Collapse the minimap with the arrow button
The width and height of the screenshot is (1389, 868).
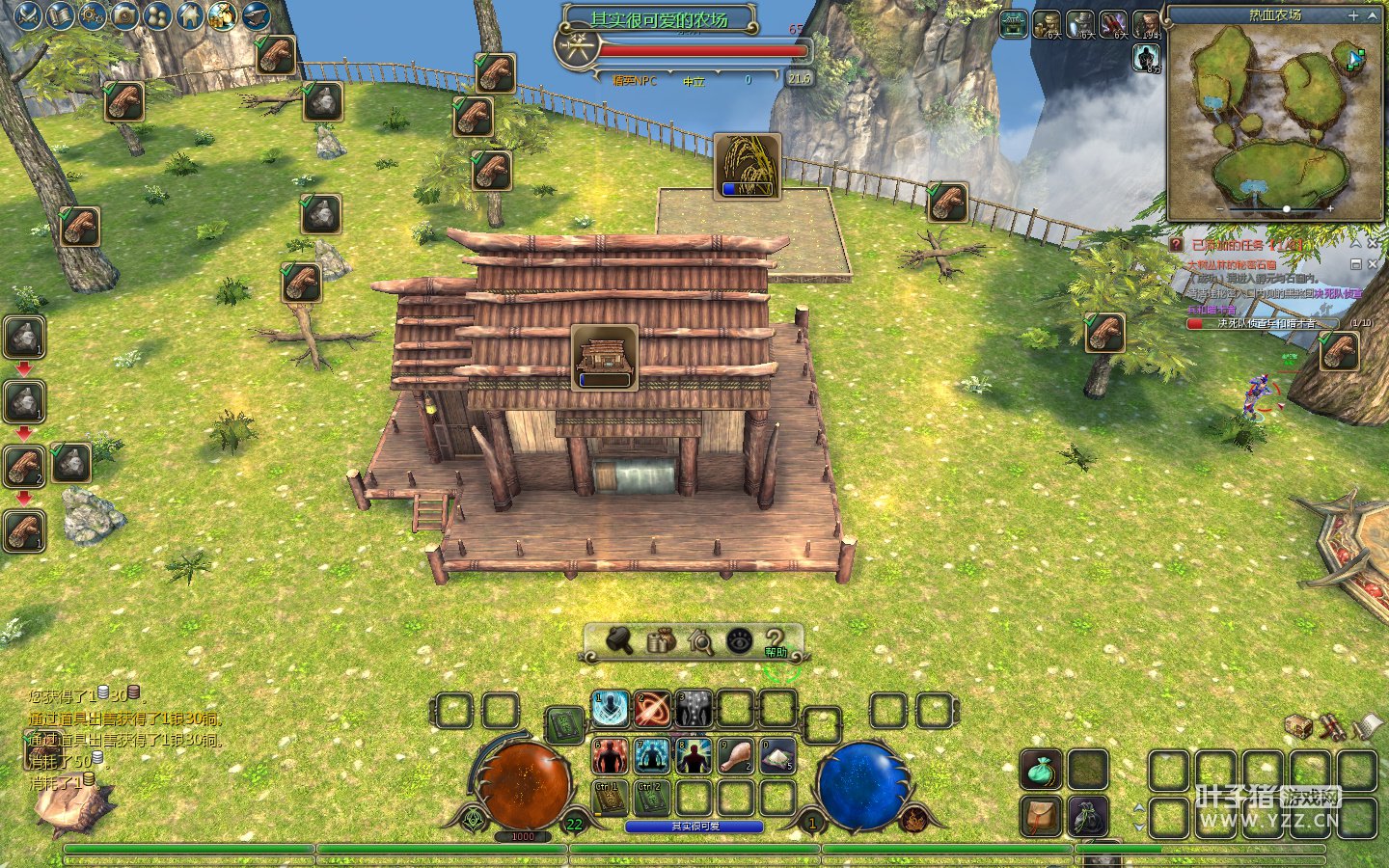tap(1373, 15)
